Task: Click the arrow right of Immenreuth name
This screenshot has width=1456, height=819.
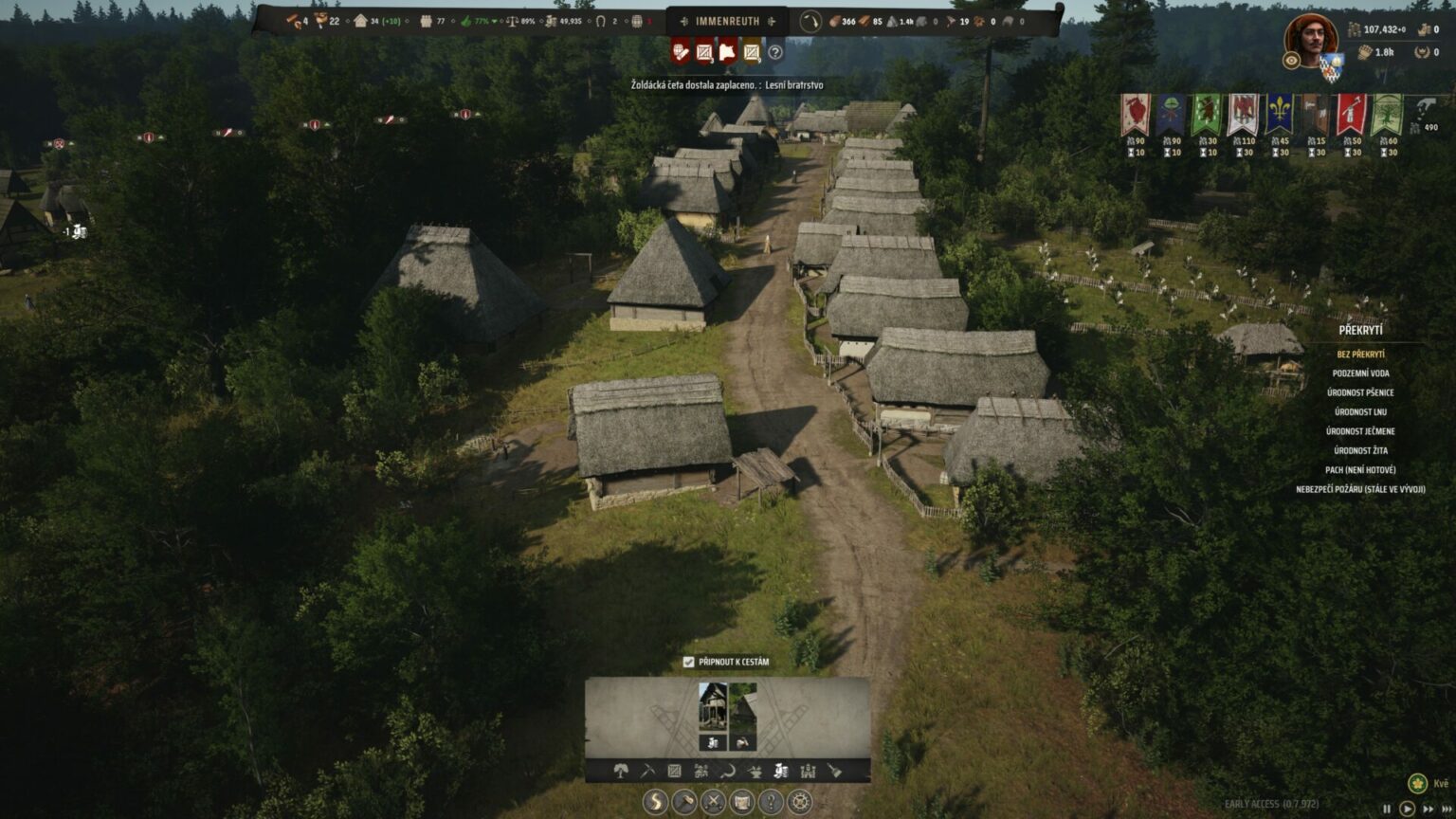Action: [x=770, y=21]
